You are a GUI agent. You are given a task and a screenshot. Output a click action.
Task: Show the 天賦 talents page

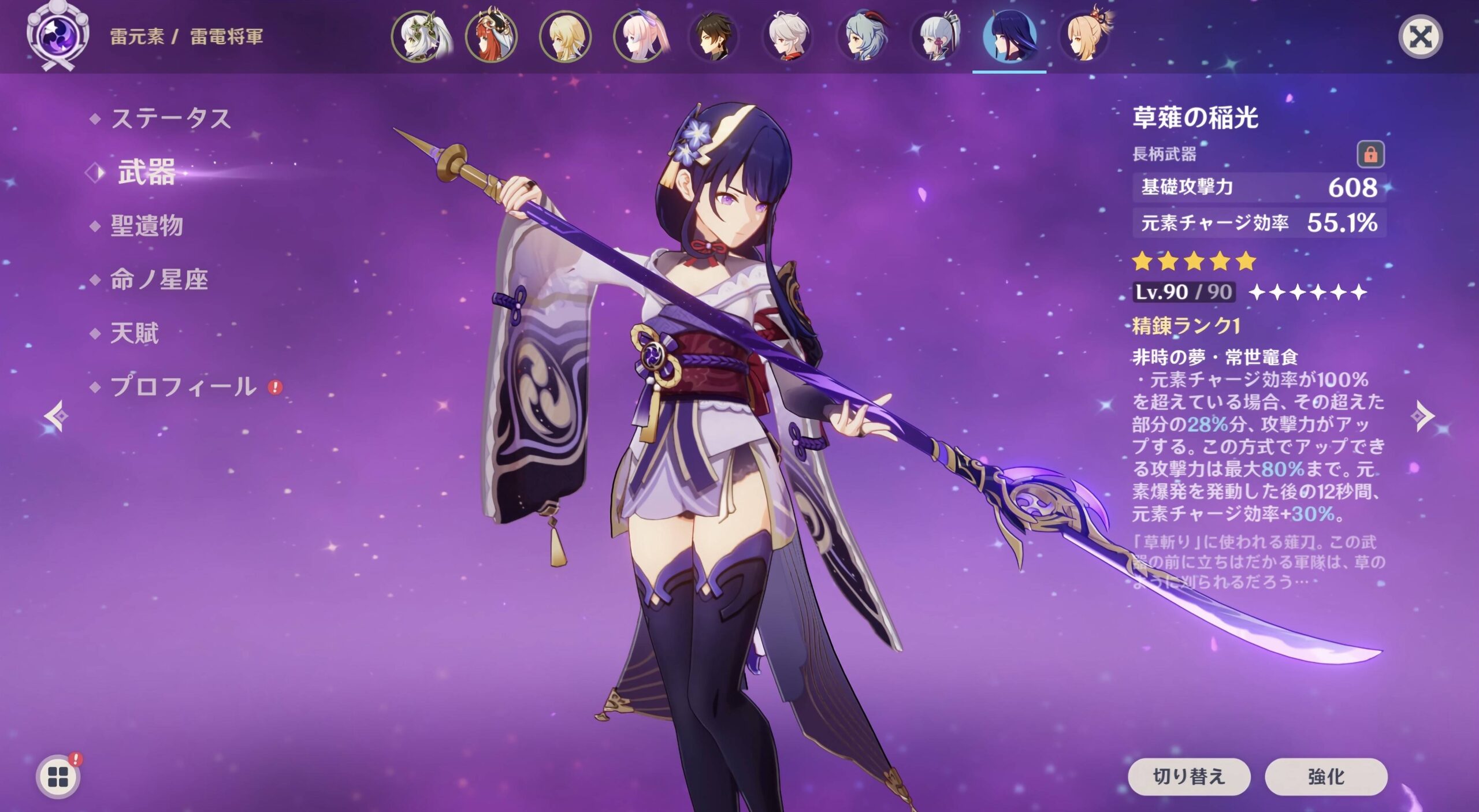point(134,333)
